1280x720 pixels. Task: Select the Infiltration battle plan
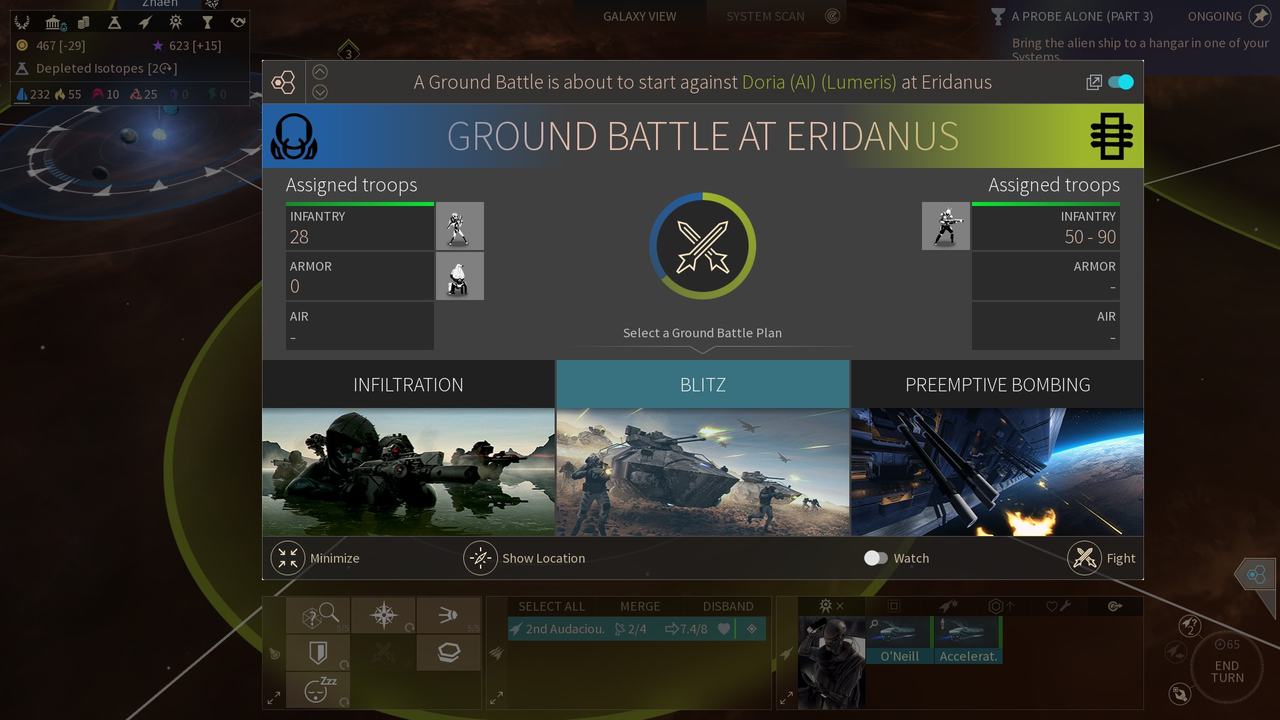(x=408, y=448)
